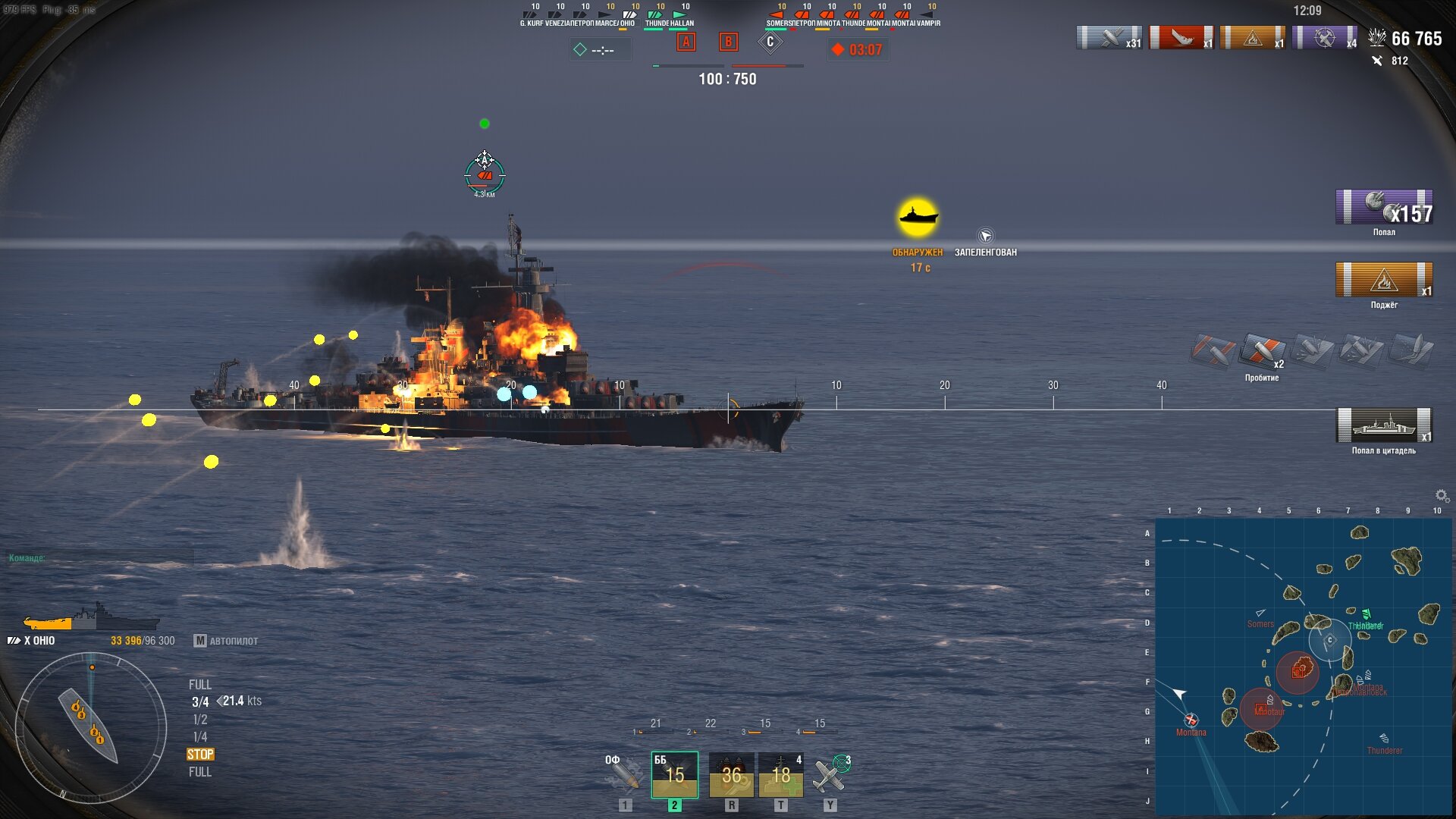
Task: Open the minimap settings gear
Action: 1442,496
